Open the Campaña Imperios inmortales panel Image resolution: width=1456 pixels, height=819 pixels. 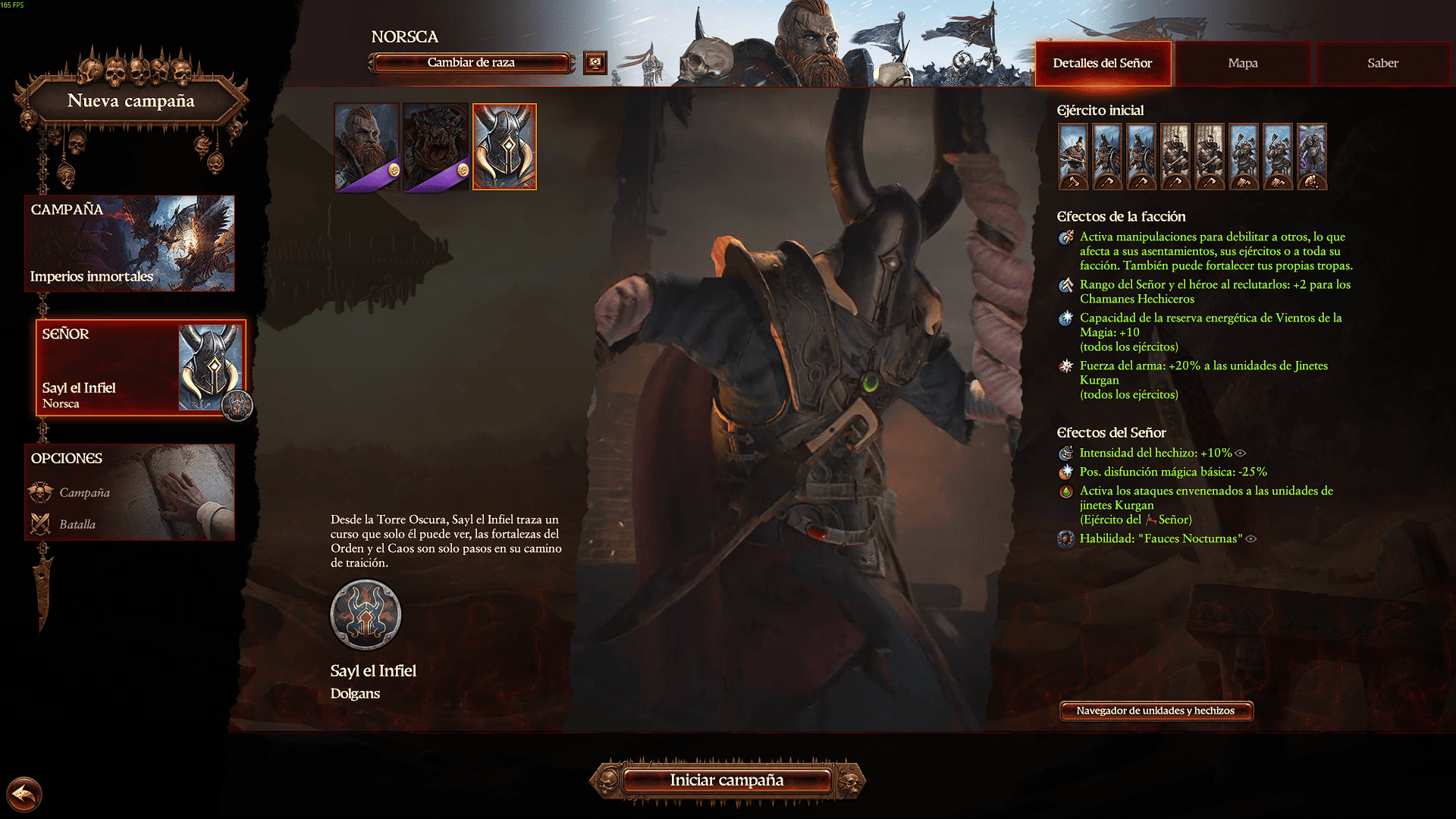point(130,243)
